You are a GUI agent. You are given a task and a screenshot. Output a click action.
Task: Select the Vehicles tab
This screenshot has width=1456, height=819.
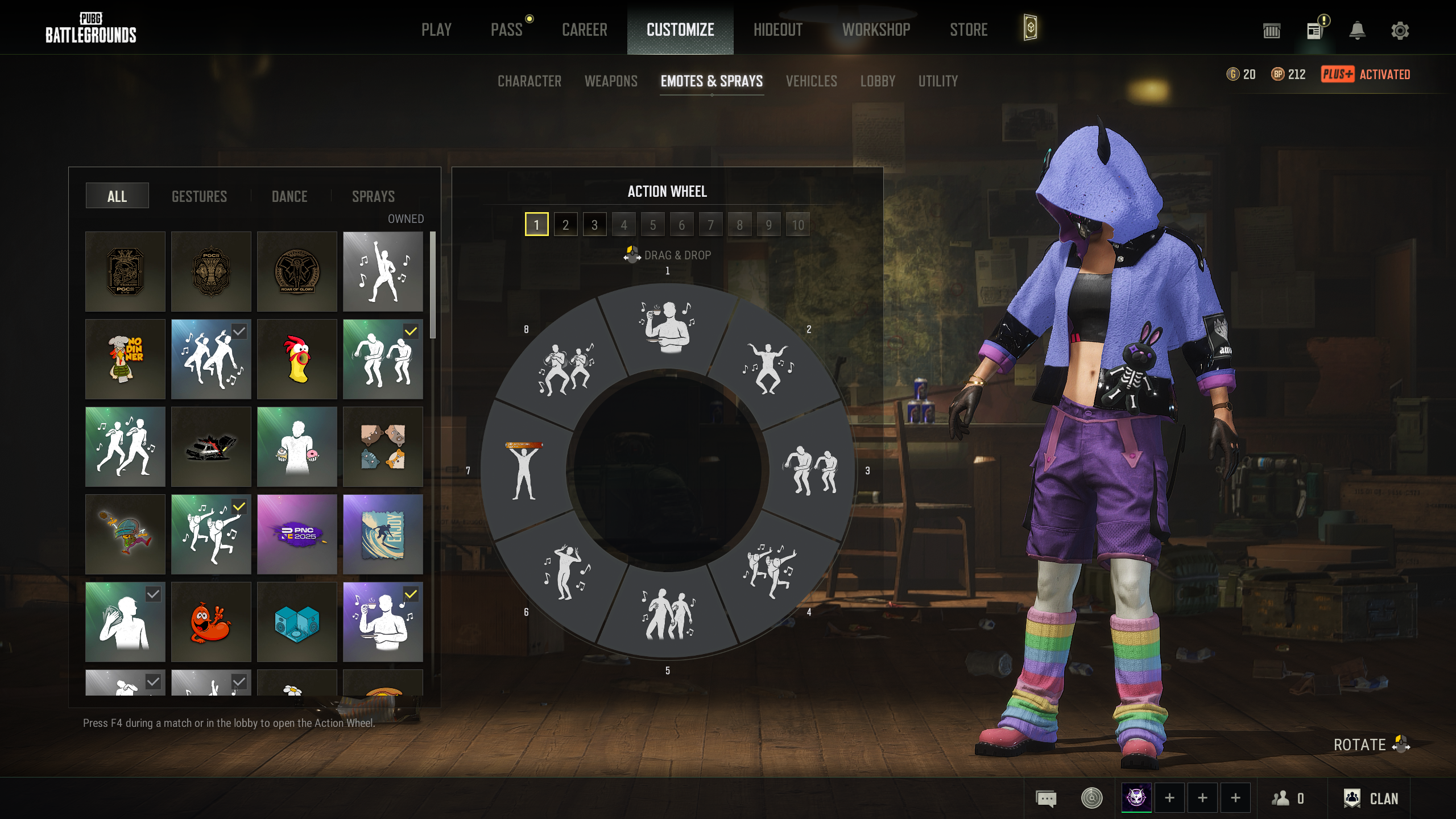(x=811, y=81)
